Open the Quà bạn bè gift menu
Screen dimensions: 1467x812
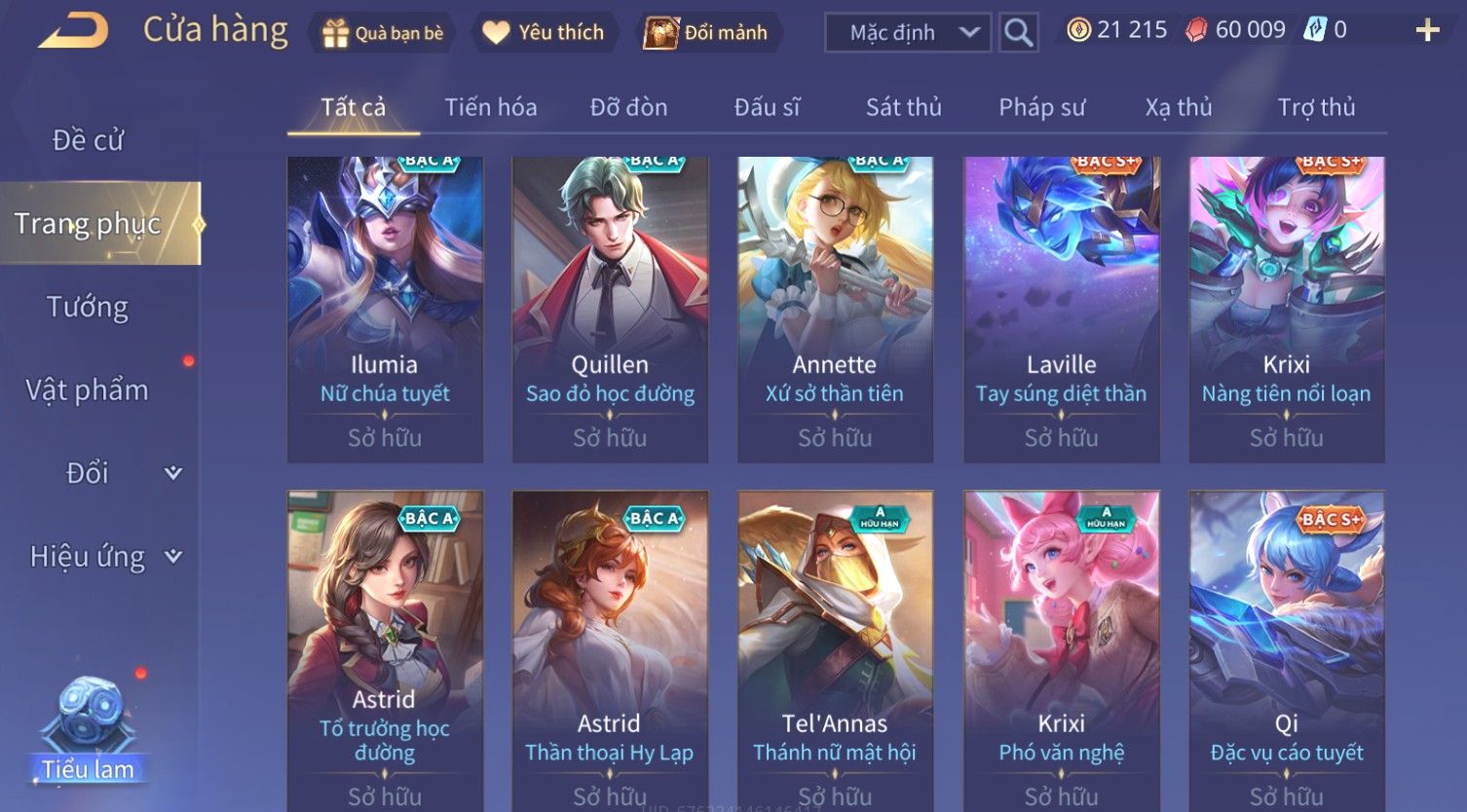pos(382,33)
